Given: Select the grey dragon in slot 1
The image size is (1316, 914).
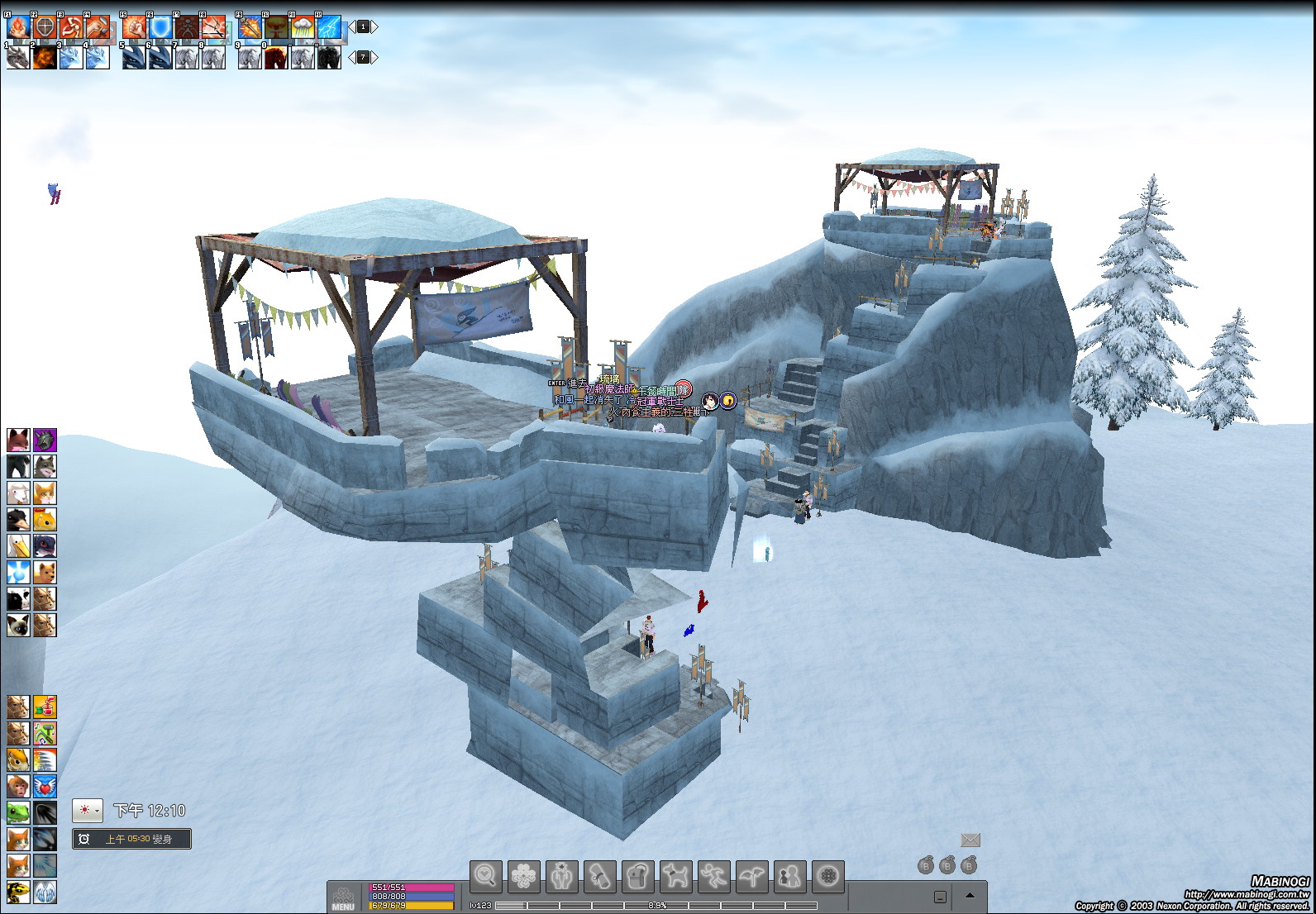Looking at the screenshot, I should click(18, 57).
